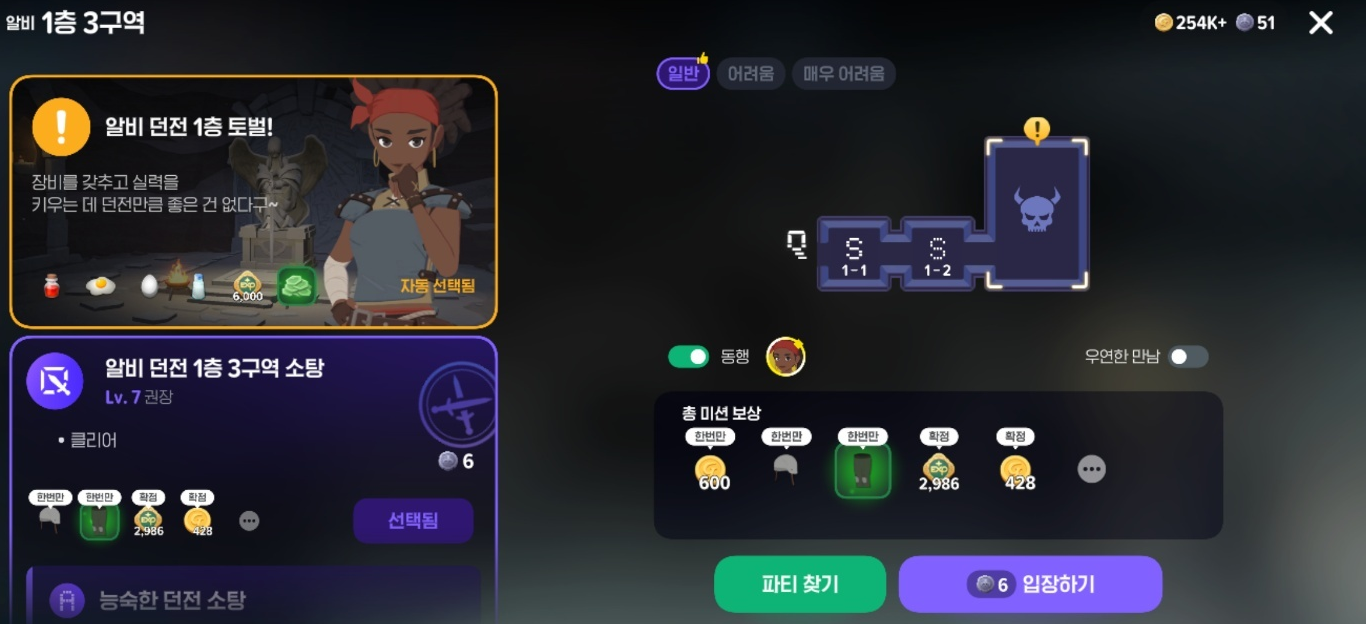Enter the dungeon with 입장하기
The width and height of the screenshot is (1366, 624).
(x=1030, y=584)
